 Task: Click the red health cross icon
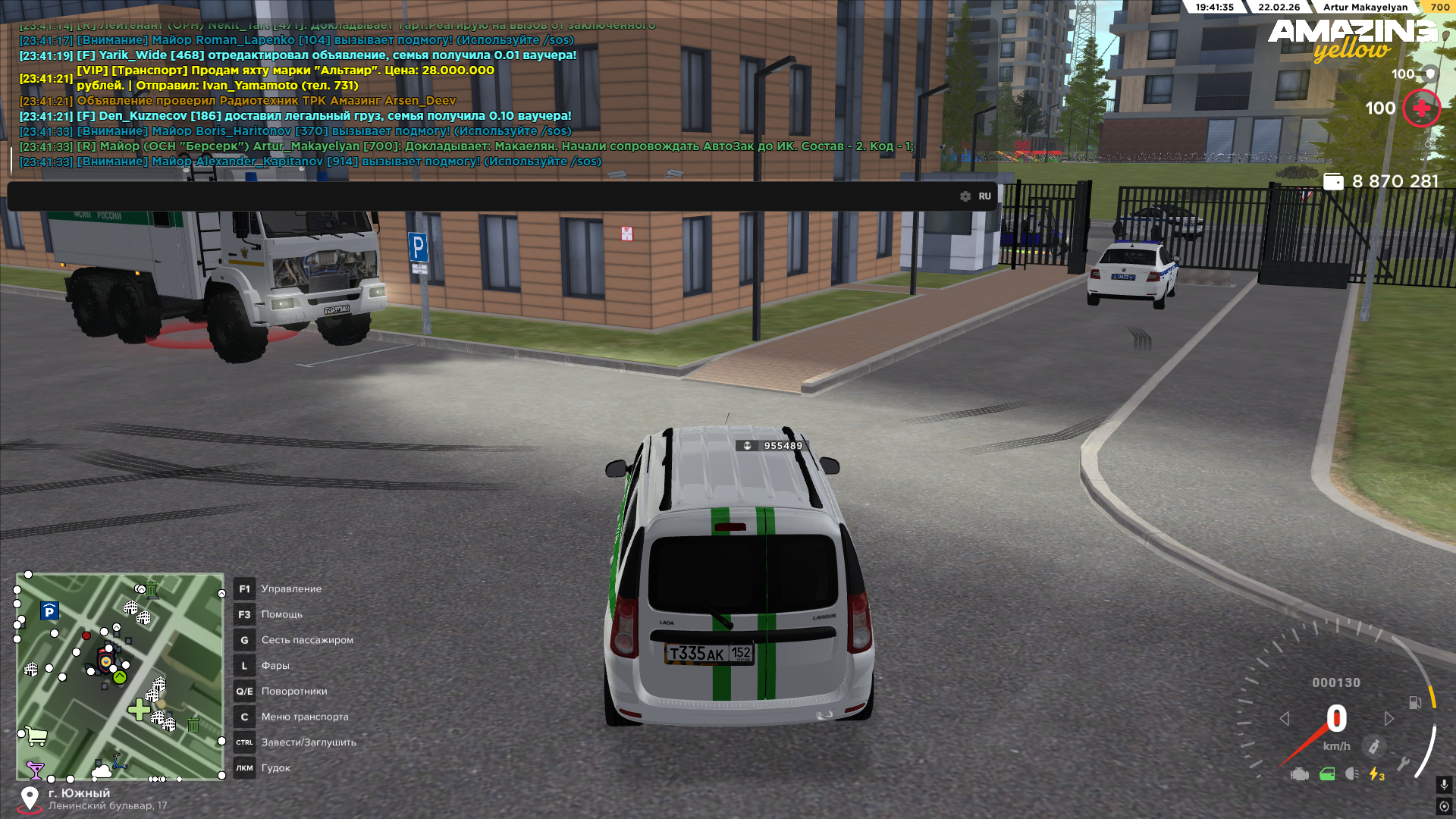click(x=1421, y=108)
